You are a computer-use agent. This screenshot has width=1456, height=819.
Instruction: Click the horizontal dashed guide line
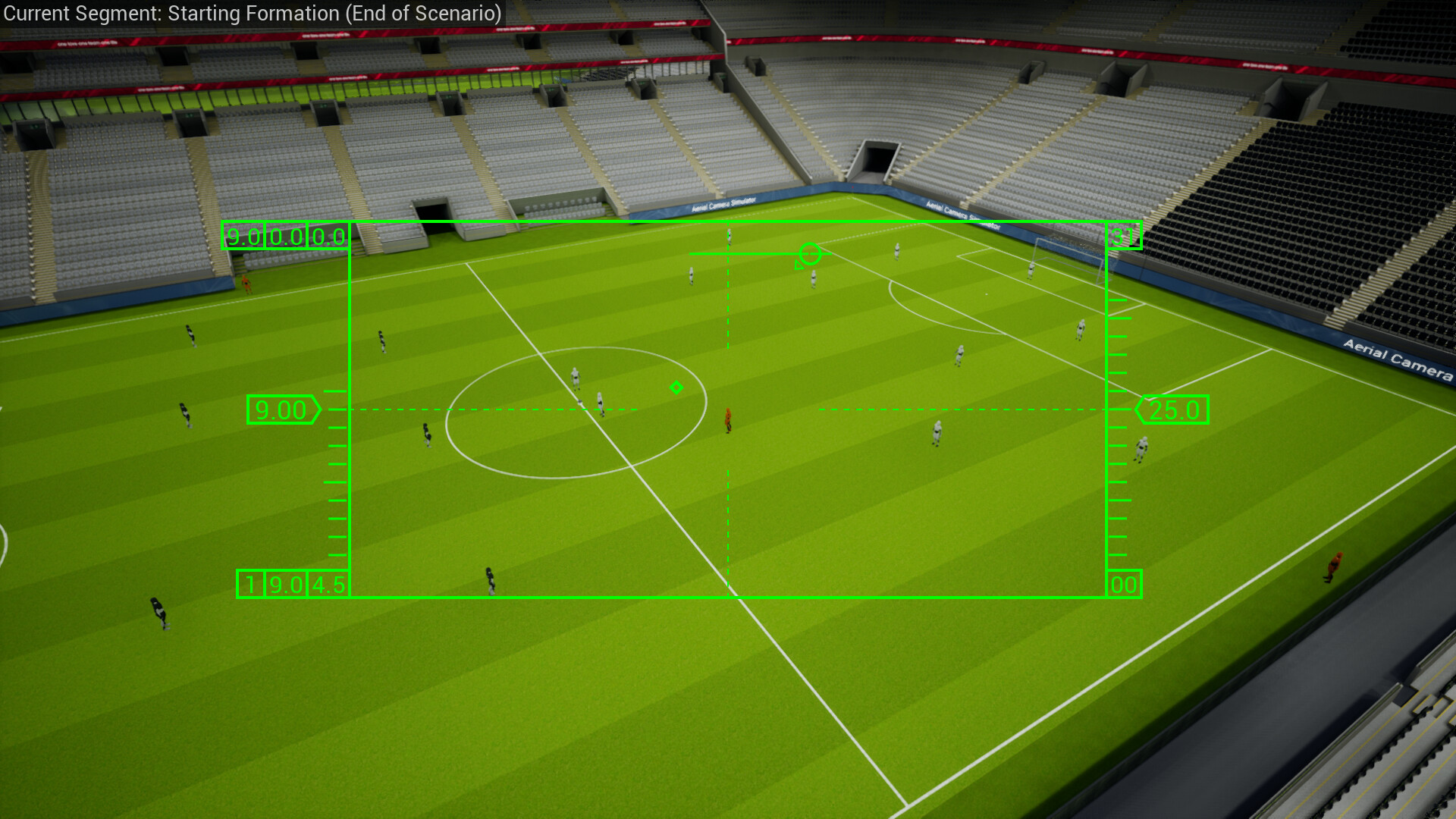point(531,409)
